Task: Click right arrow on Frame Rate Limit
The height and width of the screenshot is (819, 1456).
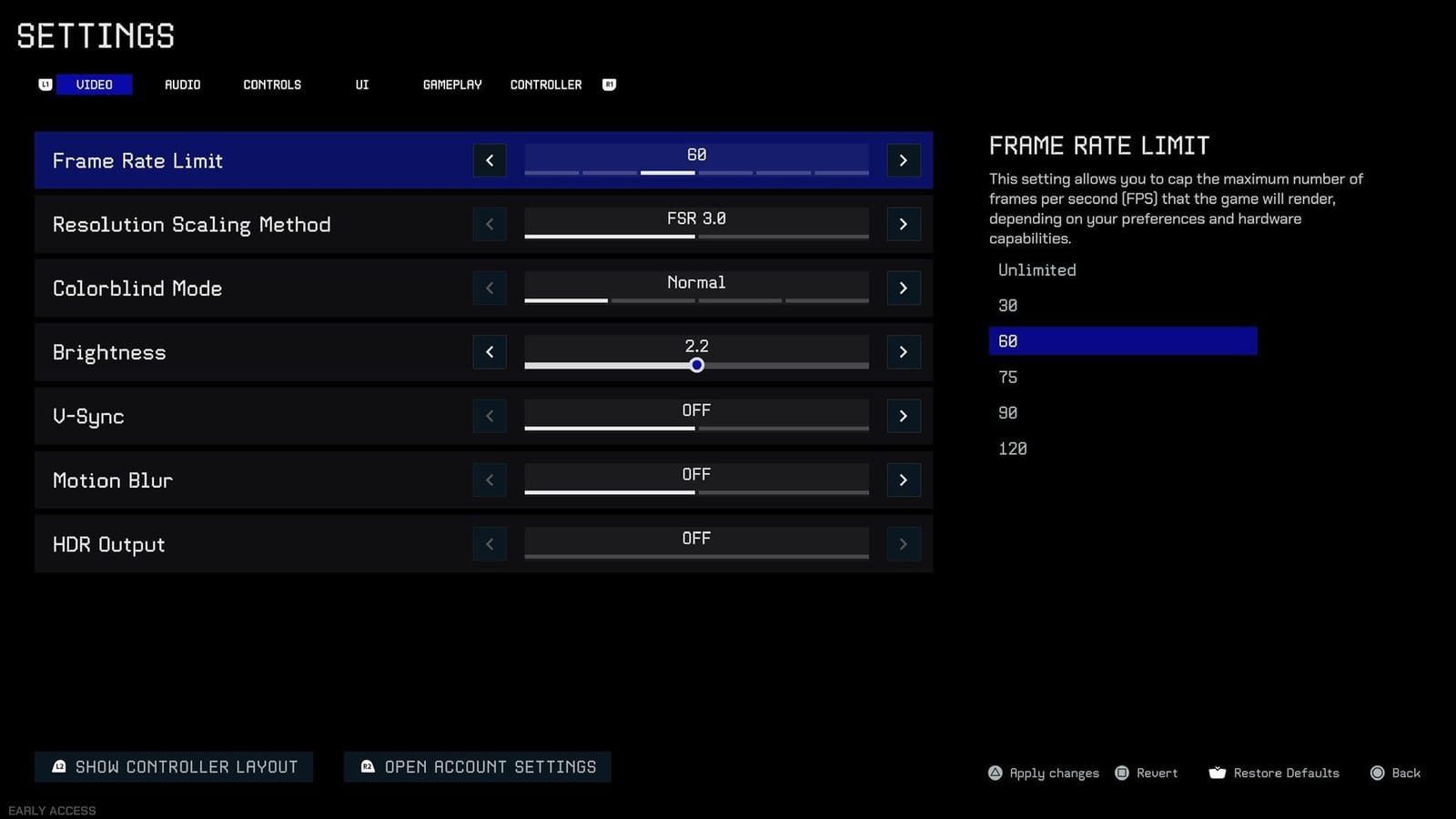Action: point(903,160)
